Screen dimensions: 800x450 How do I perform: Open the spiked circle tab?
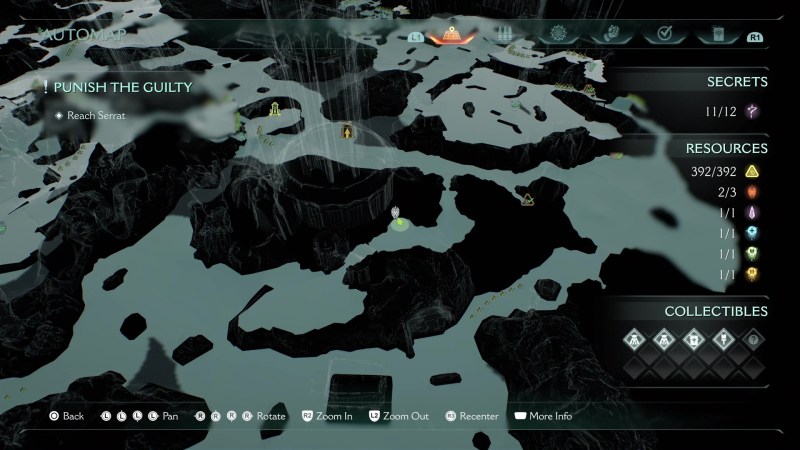pyautogui.click(x=557, y=35)
